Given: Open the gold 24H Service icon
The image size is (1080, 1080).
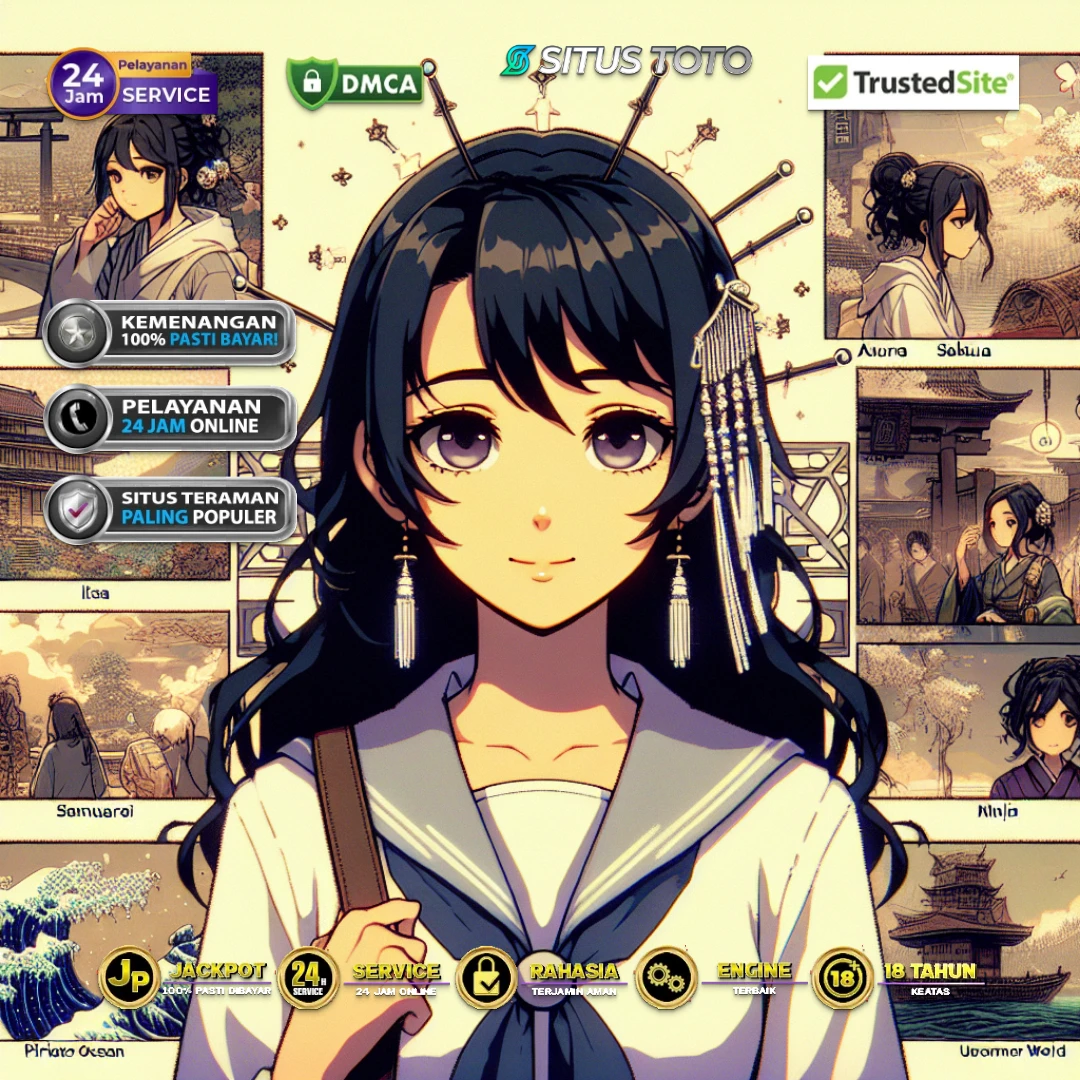Looking at the screenshot, I should (309, 977).
